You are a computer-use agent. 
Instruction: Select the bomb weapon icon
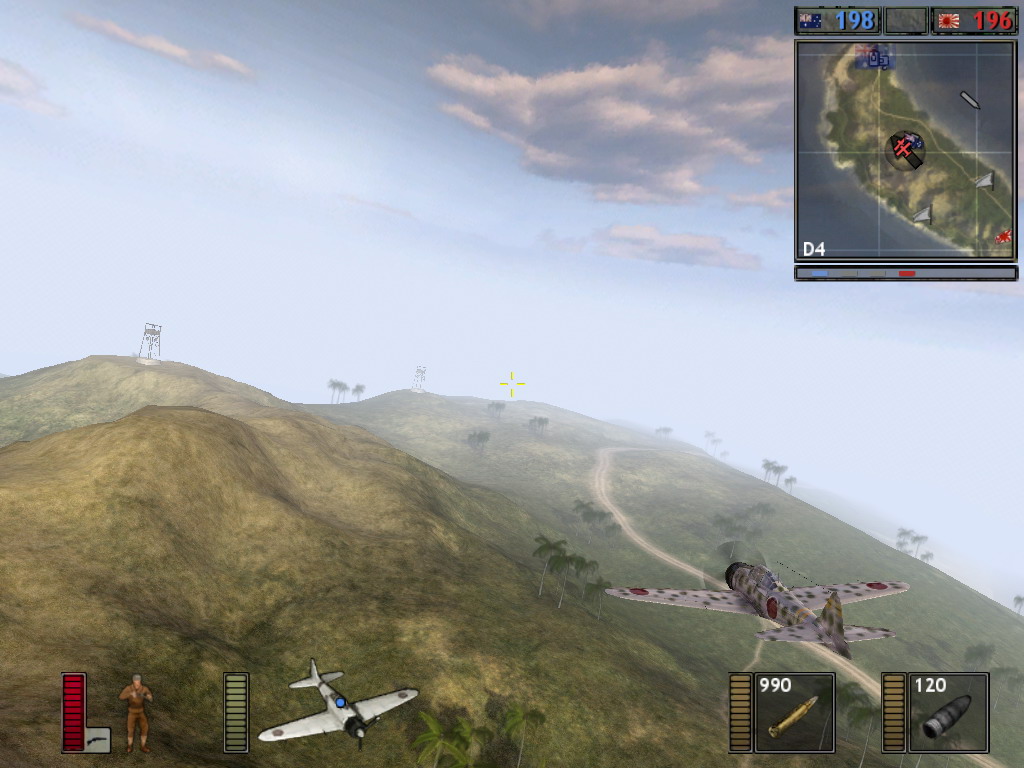pos(948,712)
